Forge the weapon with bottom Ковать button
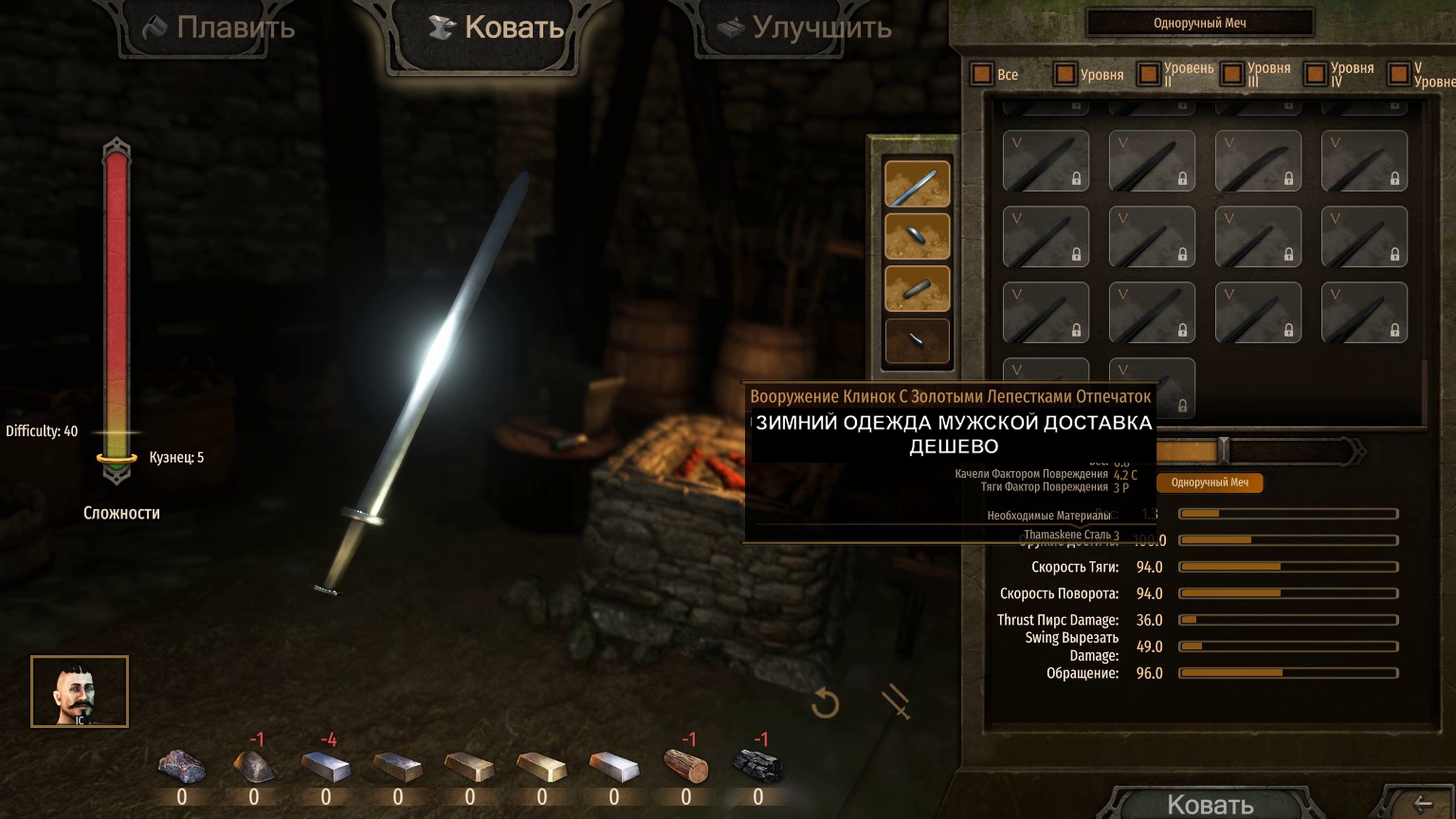 (1210, 804)
